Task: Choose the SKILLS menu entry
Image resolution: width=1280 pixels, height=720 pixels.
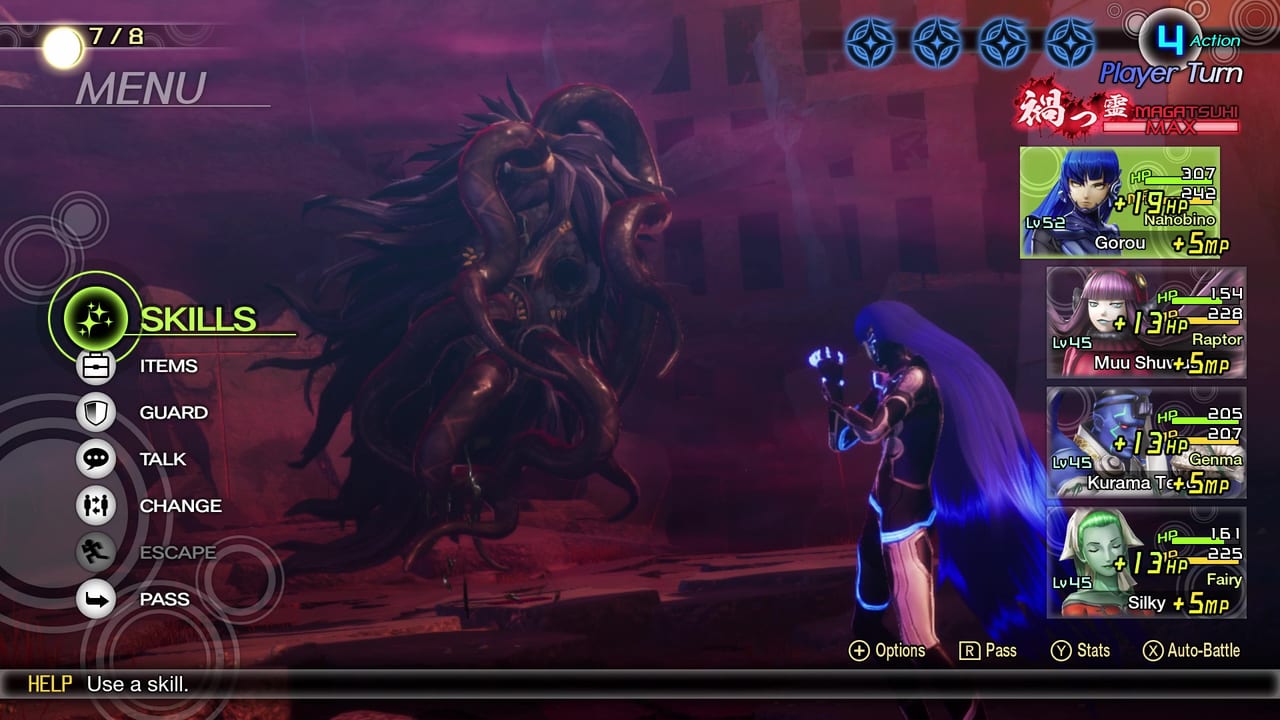Action: (x=197, y=320)
